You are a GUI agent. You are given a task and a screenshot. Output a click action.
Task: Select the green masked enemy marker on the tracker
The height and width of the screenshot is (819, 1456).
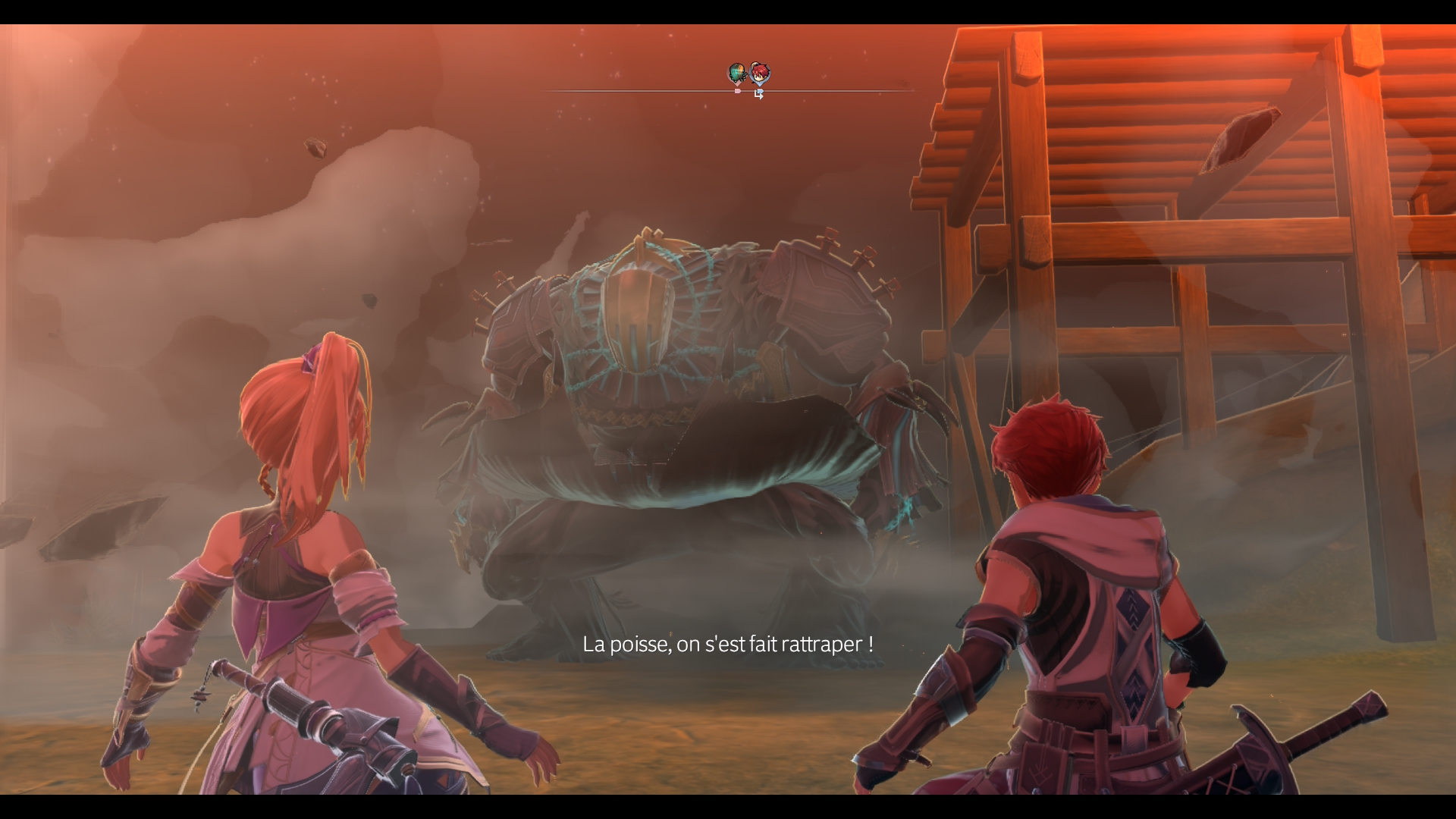coord(736,74)
